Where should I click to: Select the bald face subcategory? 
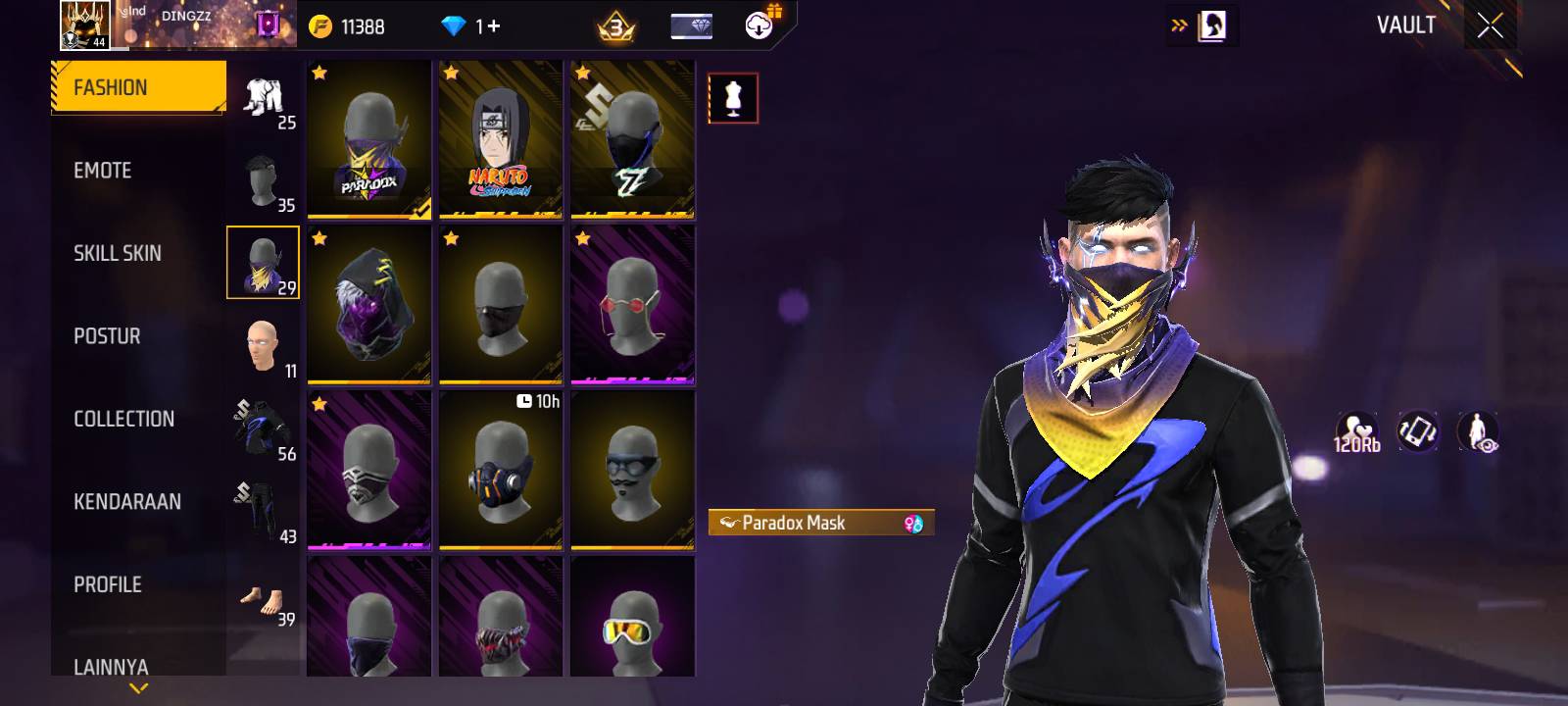263,345
